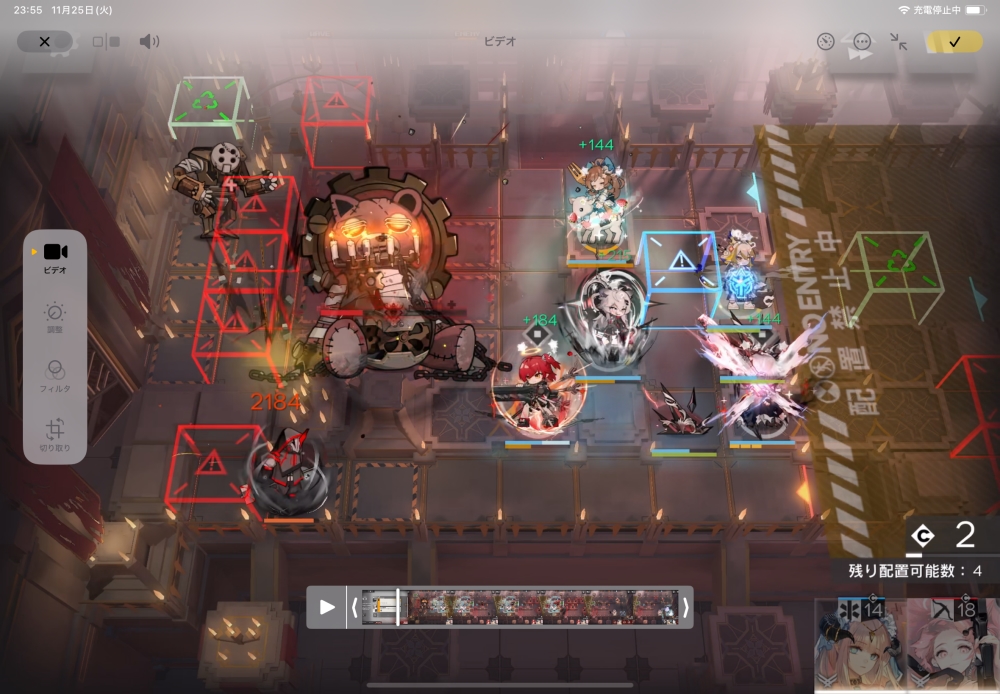The image size is (1000, 694).
Task: Select the cost 18 crossbow sniper card
Action: pyautogui.click(x=953, y=645)
